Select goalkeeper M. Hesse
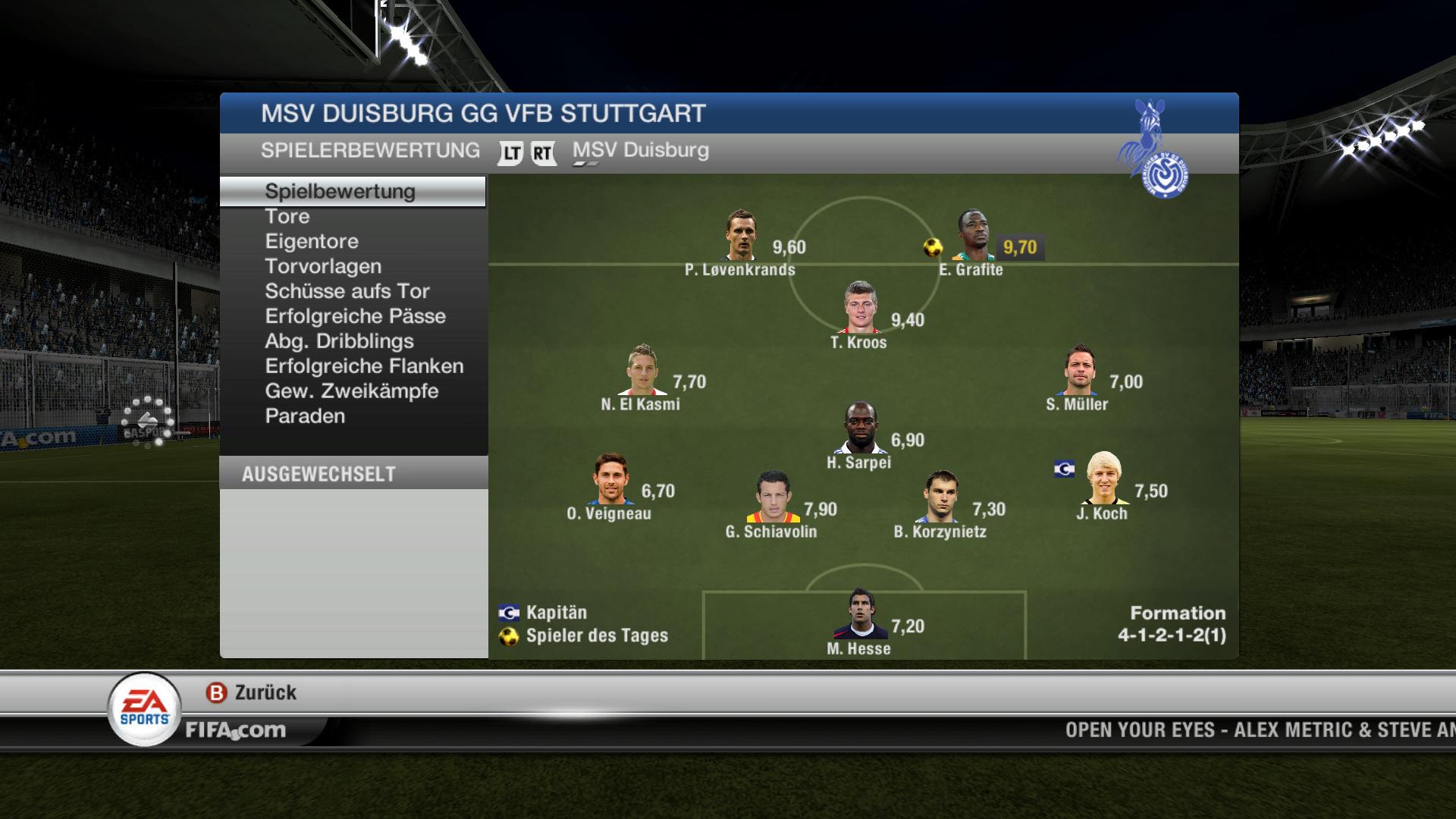1456x819 pixels. click(x=860, y=614)
